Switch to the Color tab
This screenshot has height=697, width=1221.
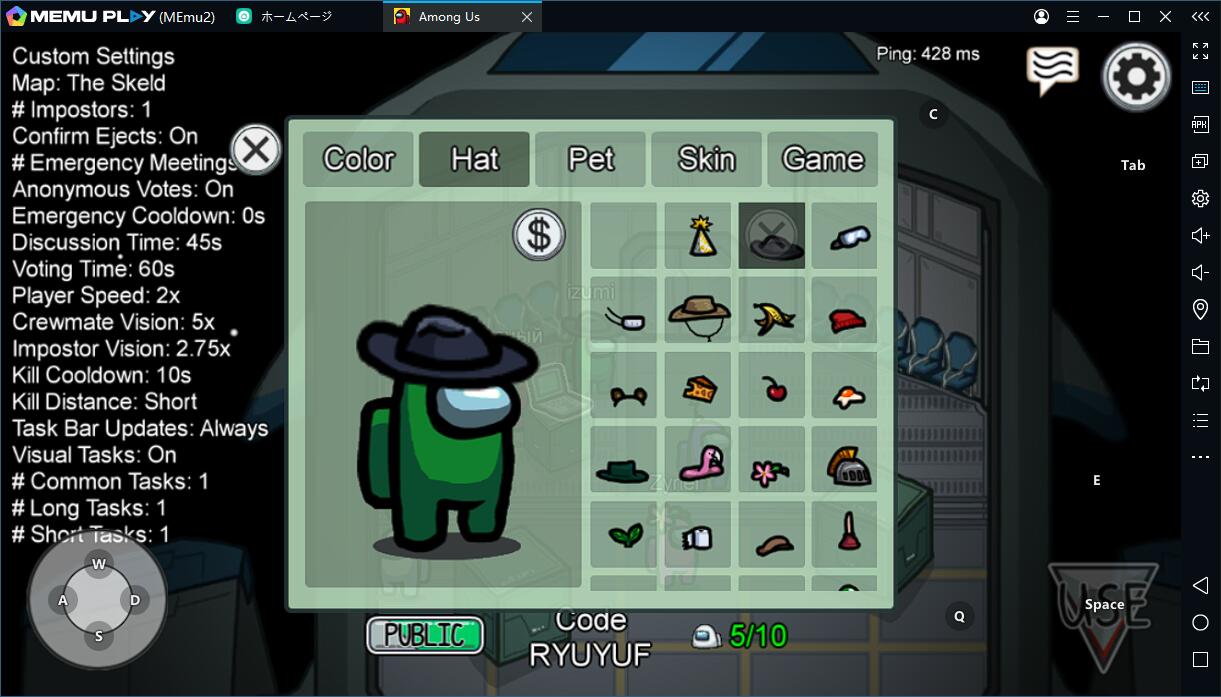358,159
